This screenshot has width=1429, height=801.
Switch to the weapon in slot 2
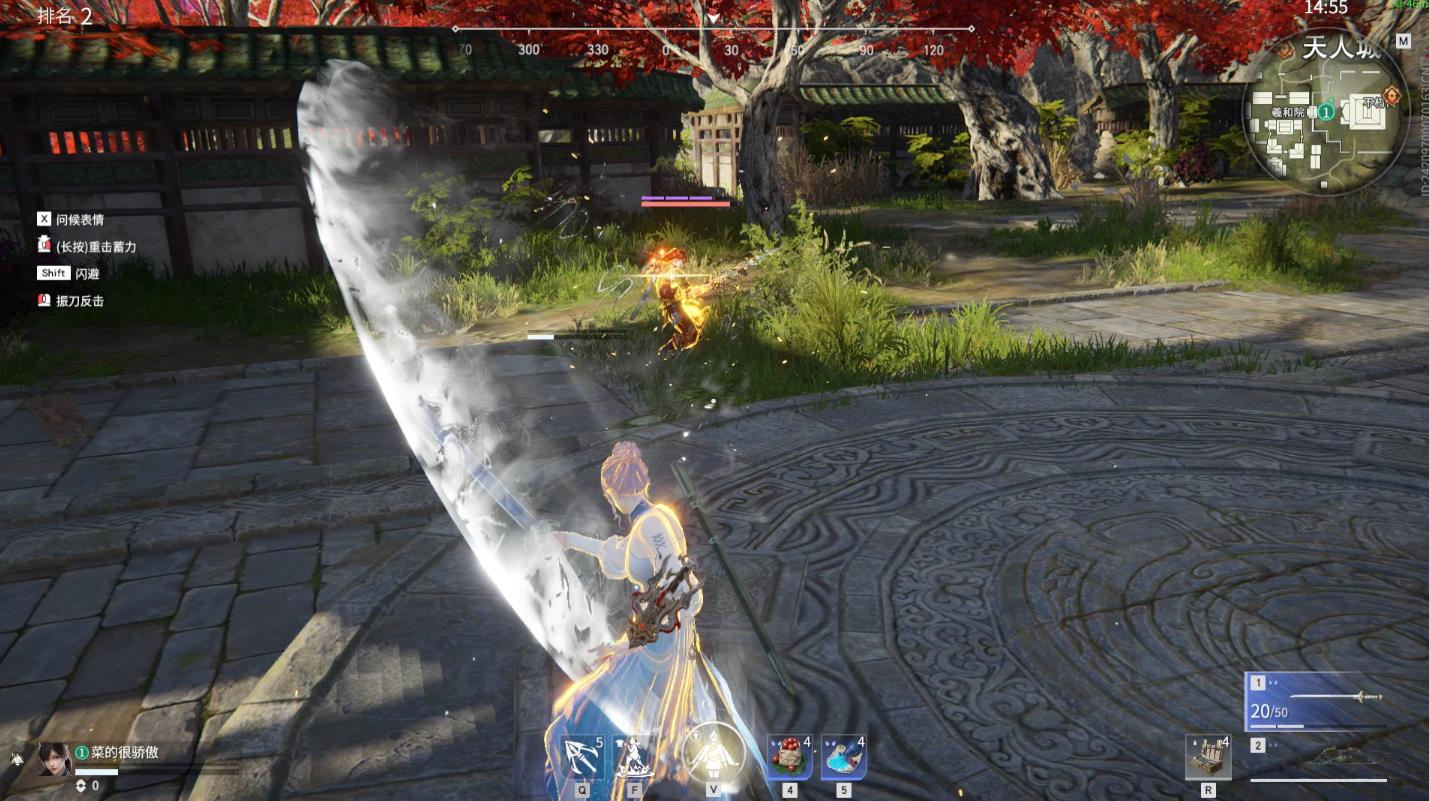point(1335,757)
